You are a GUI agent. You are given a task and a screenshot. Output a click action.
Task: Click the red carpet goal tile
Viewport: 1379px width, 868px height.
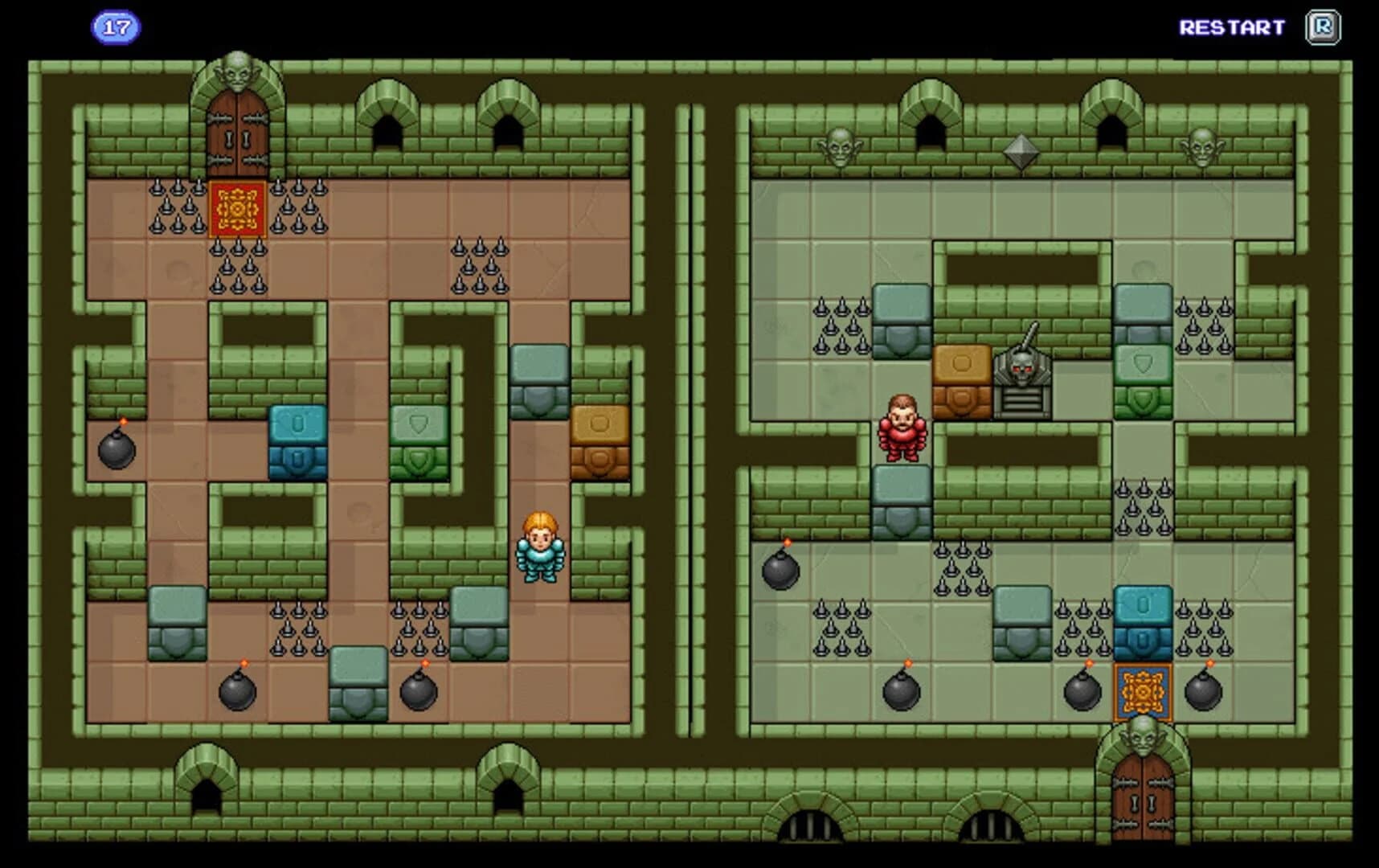tap(235, 211)
